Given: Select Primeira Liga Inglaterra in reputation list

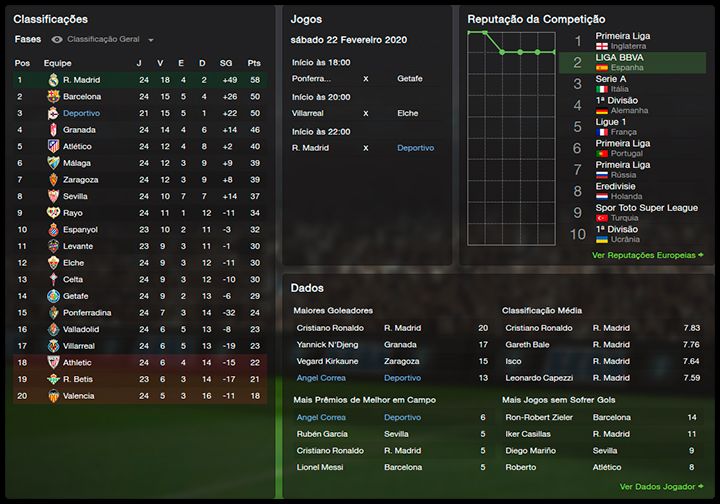Looking at the screenshot, I should (x=623, y=41).
